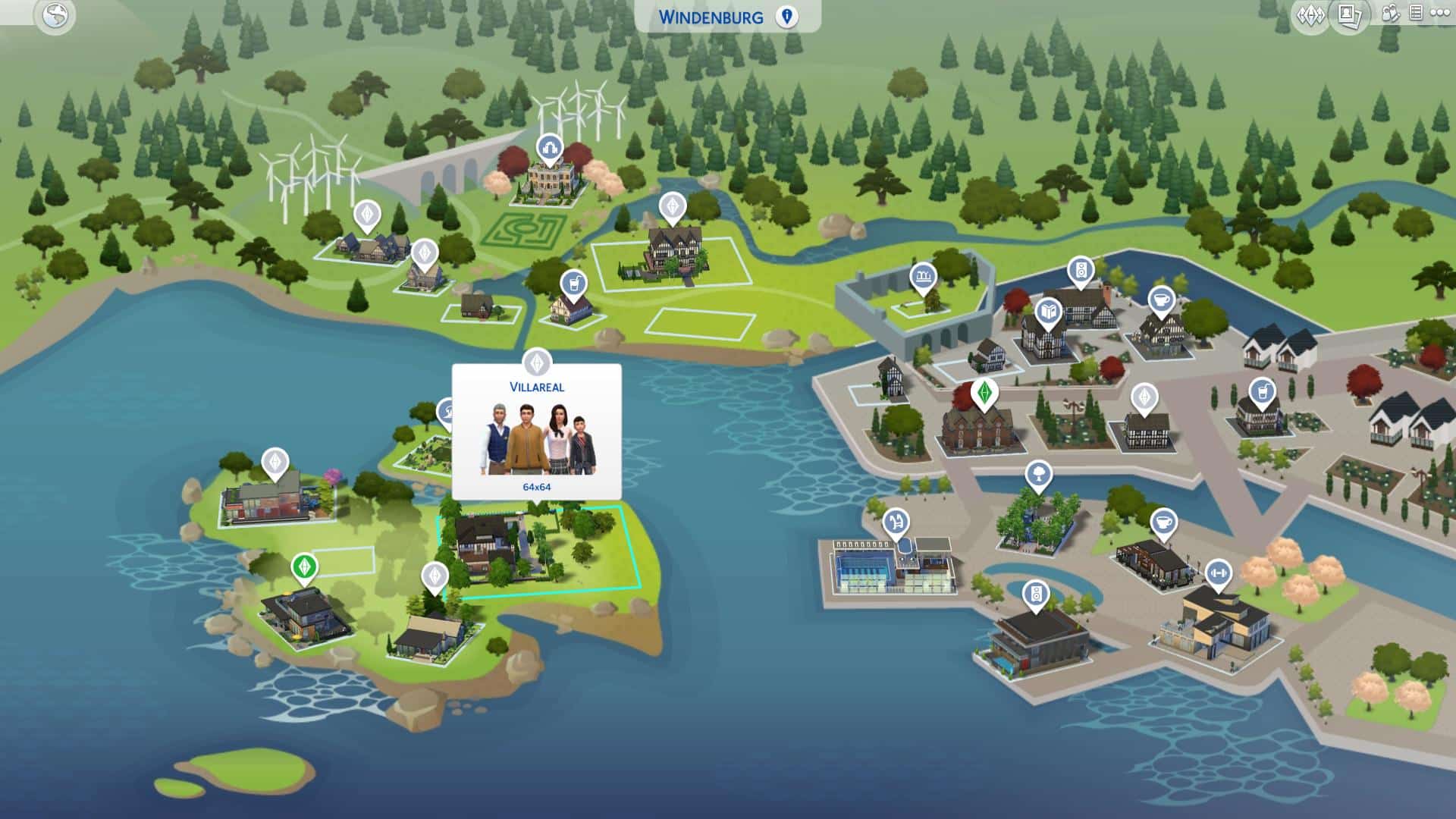Select the swimming pool ladder marker
Image resolution: width=1456 pixels, height=819 pixels.
tap(896, 522)
